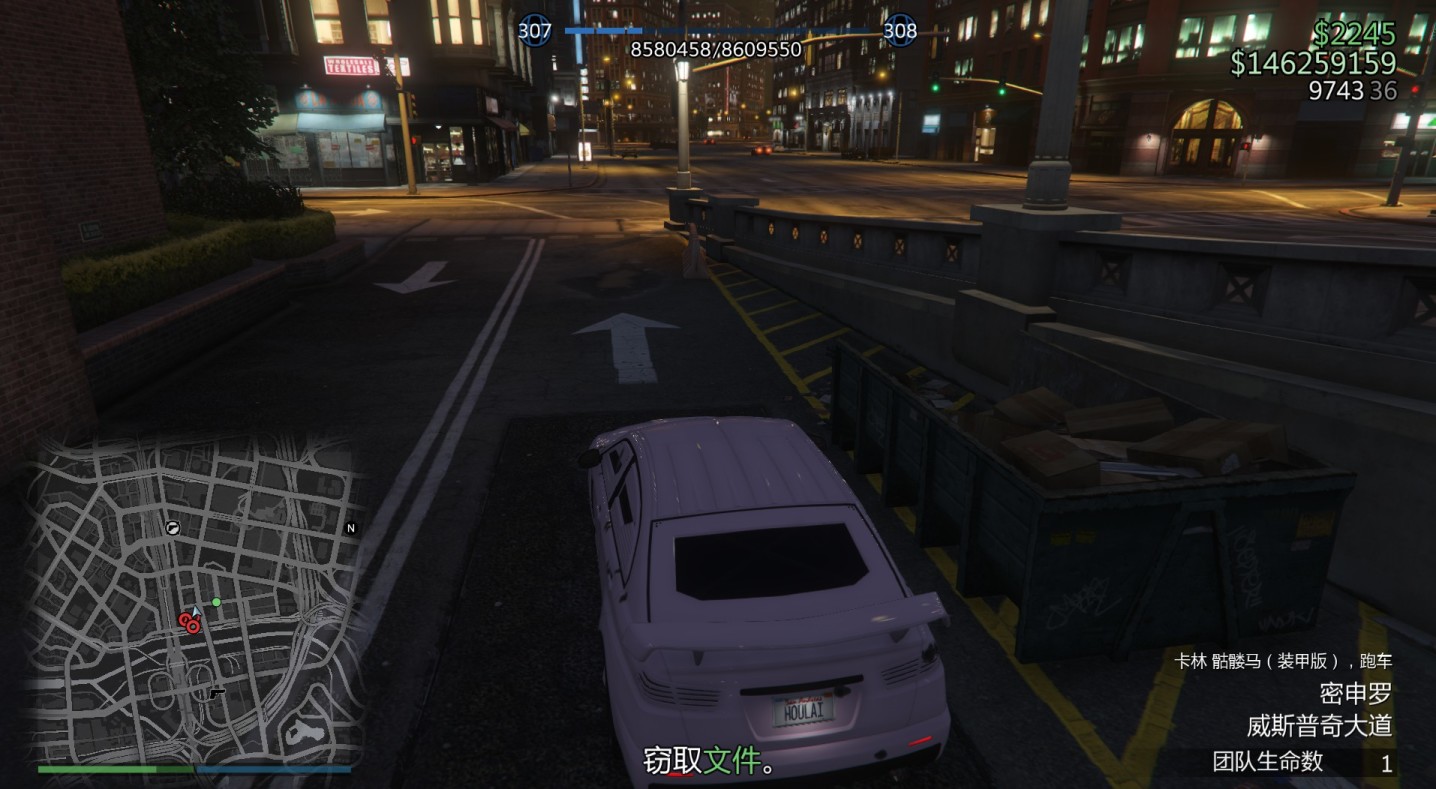Click the north N compass marker
The width and height of the screenshot is (1436, 789).
350,528
